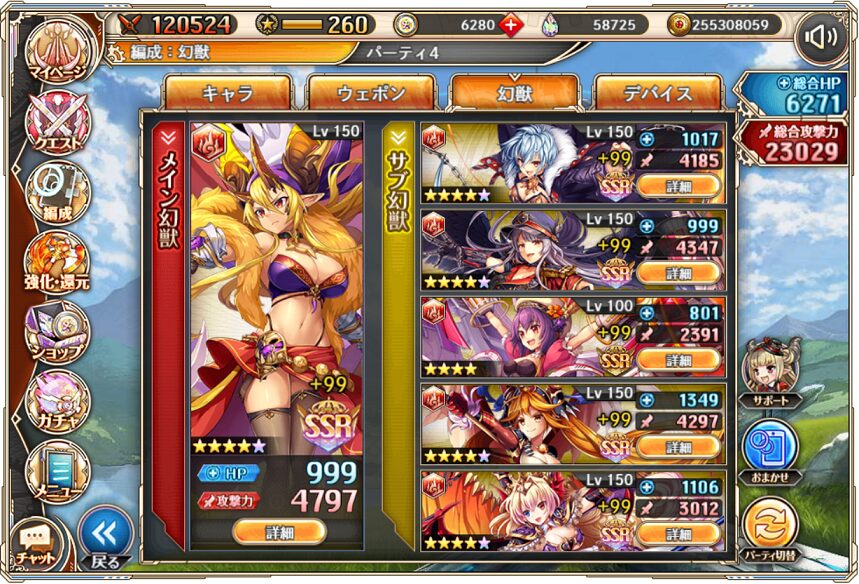Image resolution: width=859 pixels, height=584 pixels.
Task: Switch to the デバイス tab
Action: pos(657,94)
